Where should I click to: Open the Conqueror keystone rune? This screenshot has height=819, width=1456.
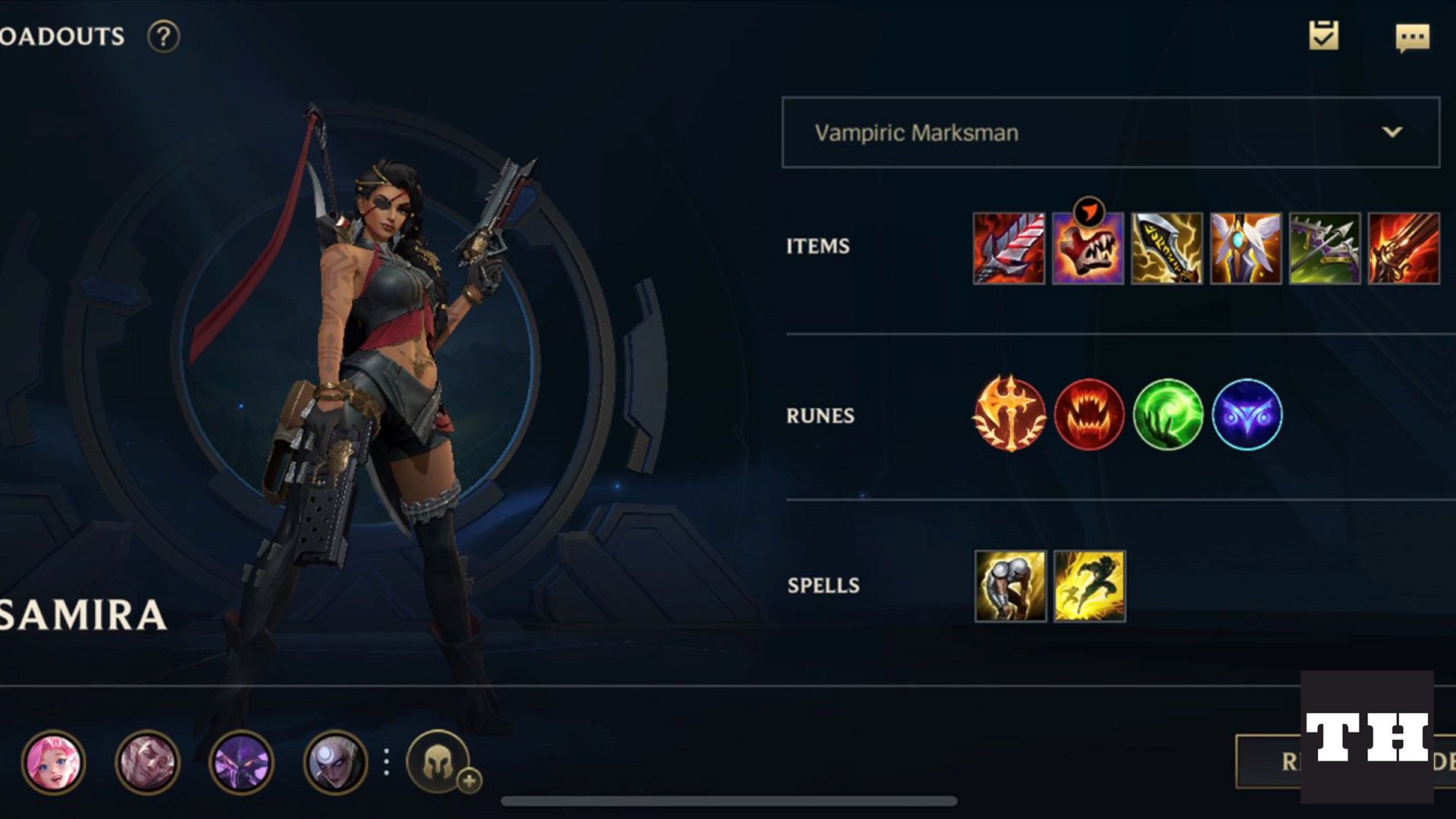pyautogui.click(x=1012, y=415)
